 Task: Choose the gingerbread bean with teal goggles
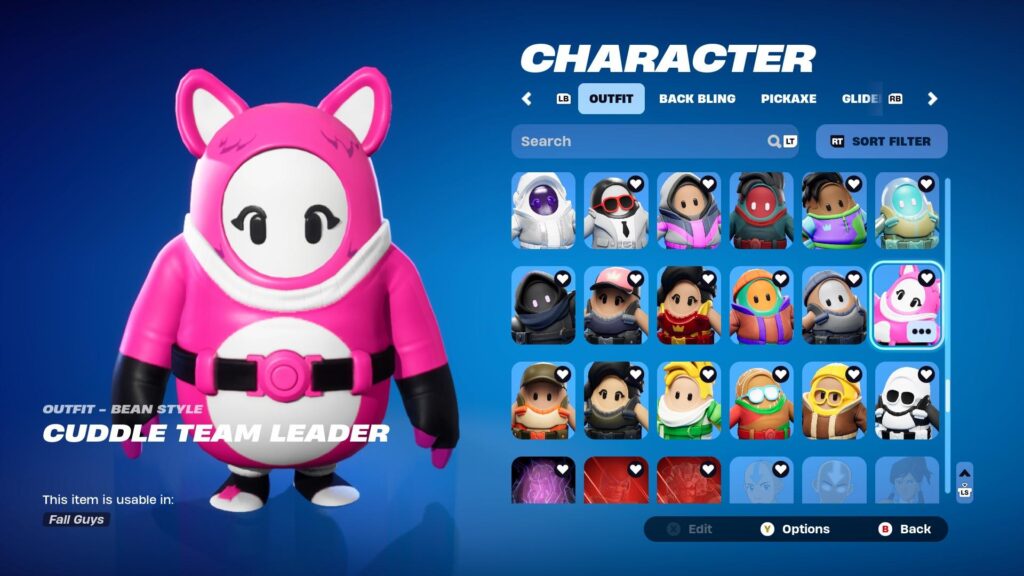[761, 400]
